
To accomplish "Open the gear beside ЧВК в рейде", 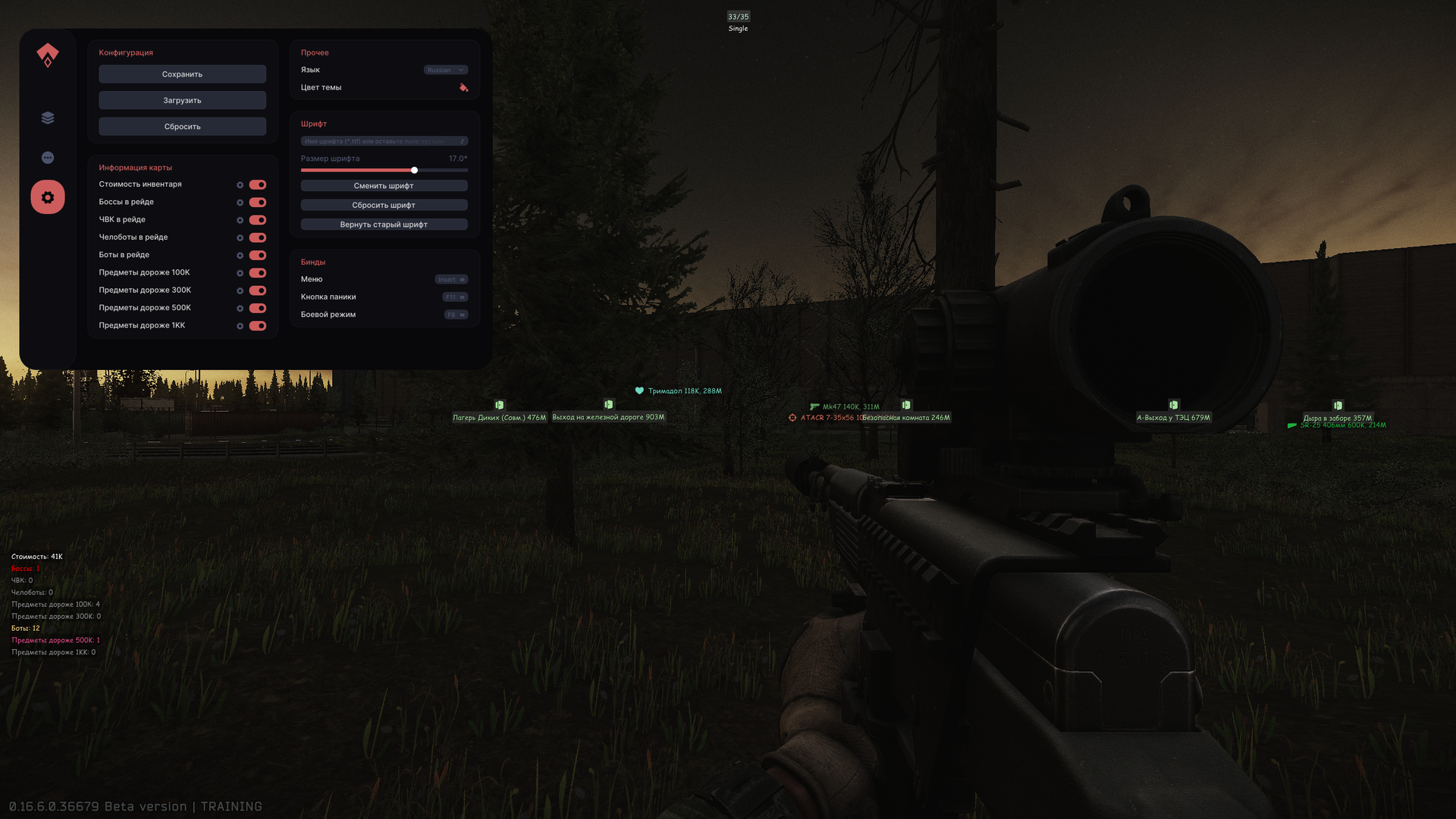I will point(240,221).
